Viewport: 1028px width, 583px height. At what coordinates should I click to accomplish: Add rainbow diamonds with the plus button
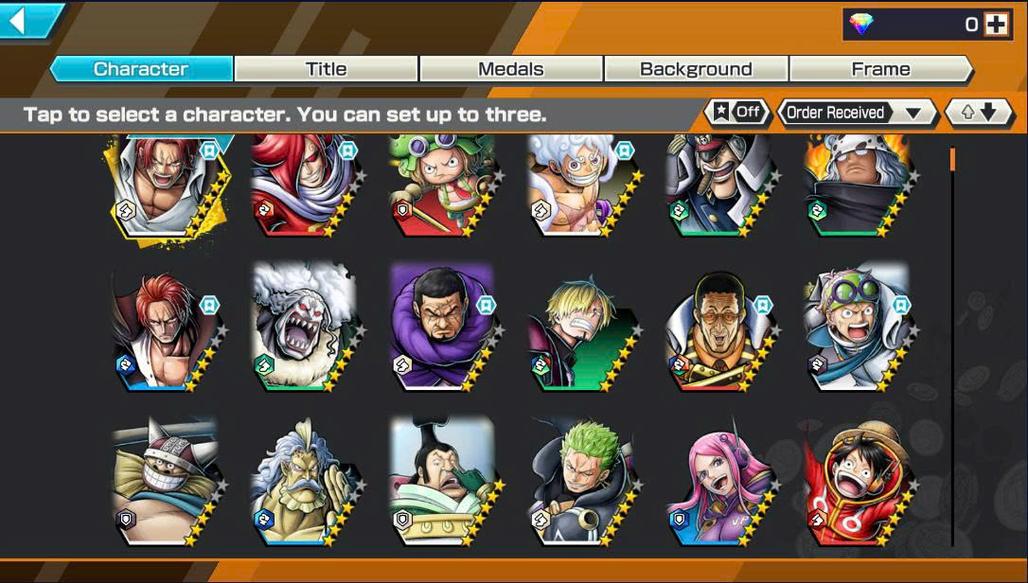pyautogui.click(x=996, y=25)
